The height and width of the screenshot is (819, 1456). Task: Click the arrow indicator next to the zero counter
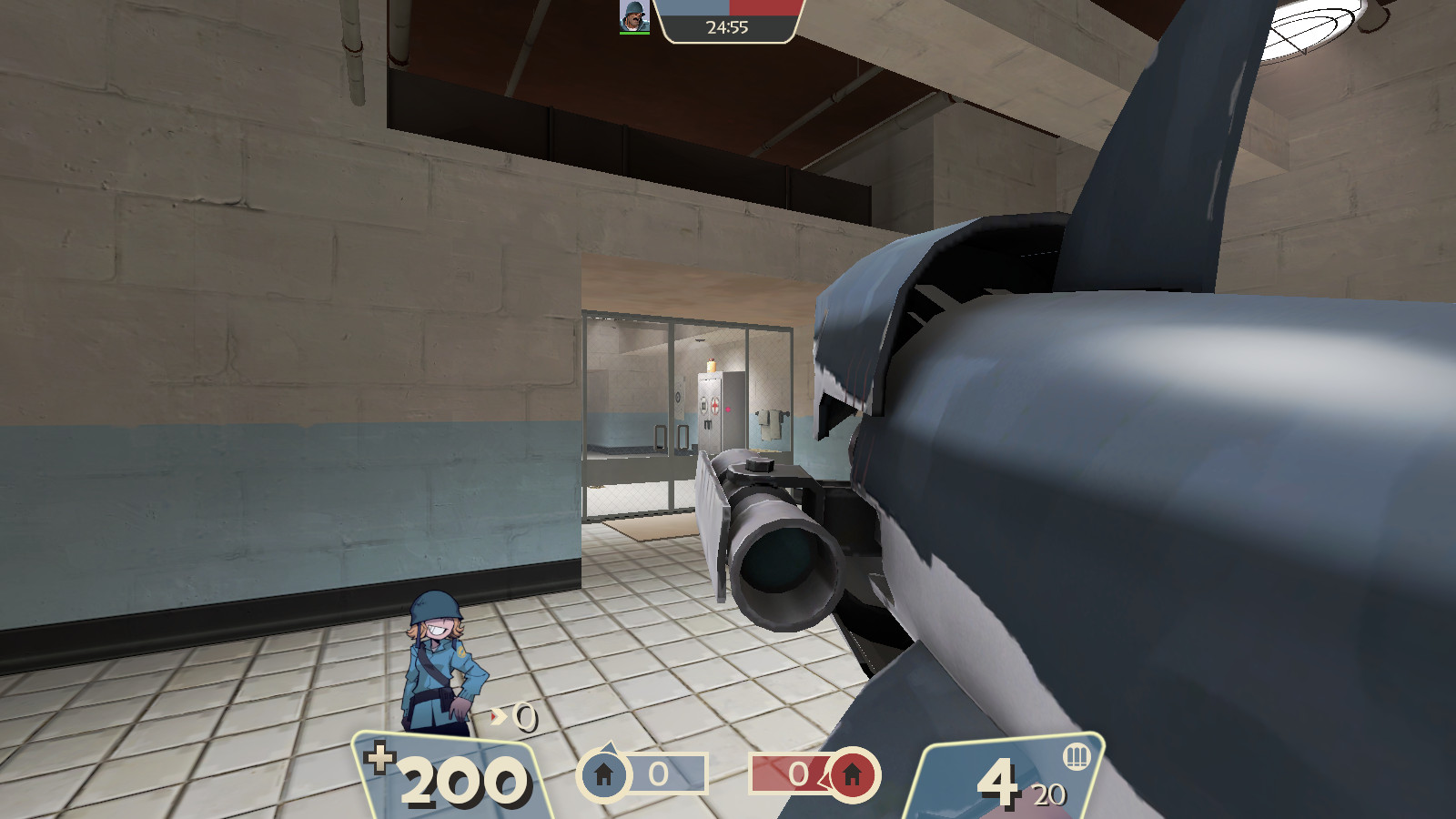[497, 715]
